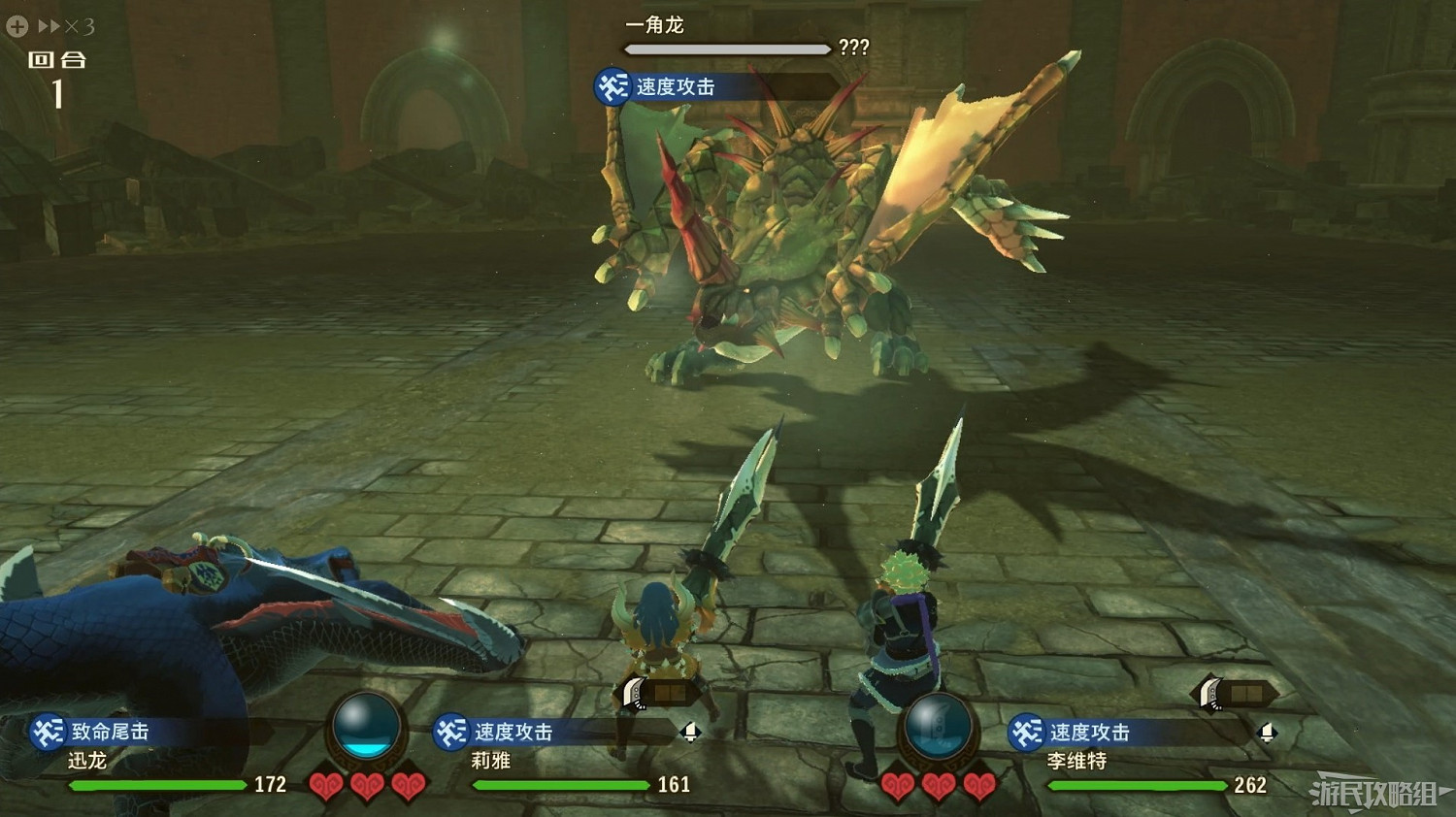The image size is (1456, 817).
Task: Expand the item pouch slots on 李维特's panel
Action: pos(1246,694)
